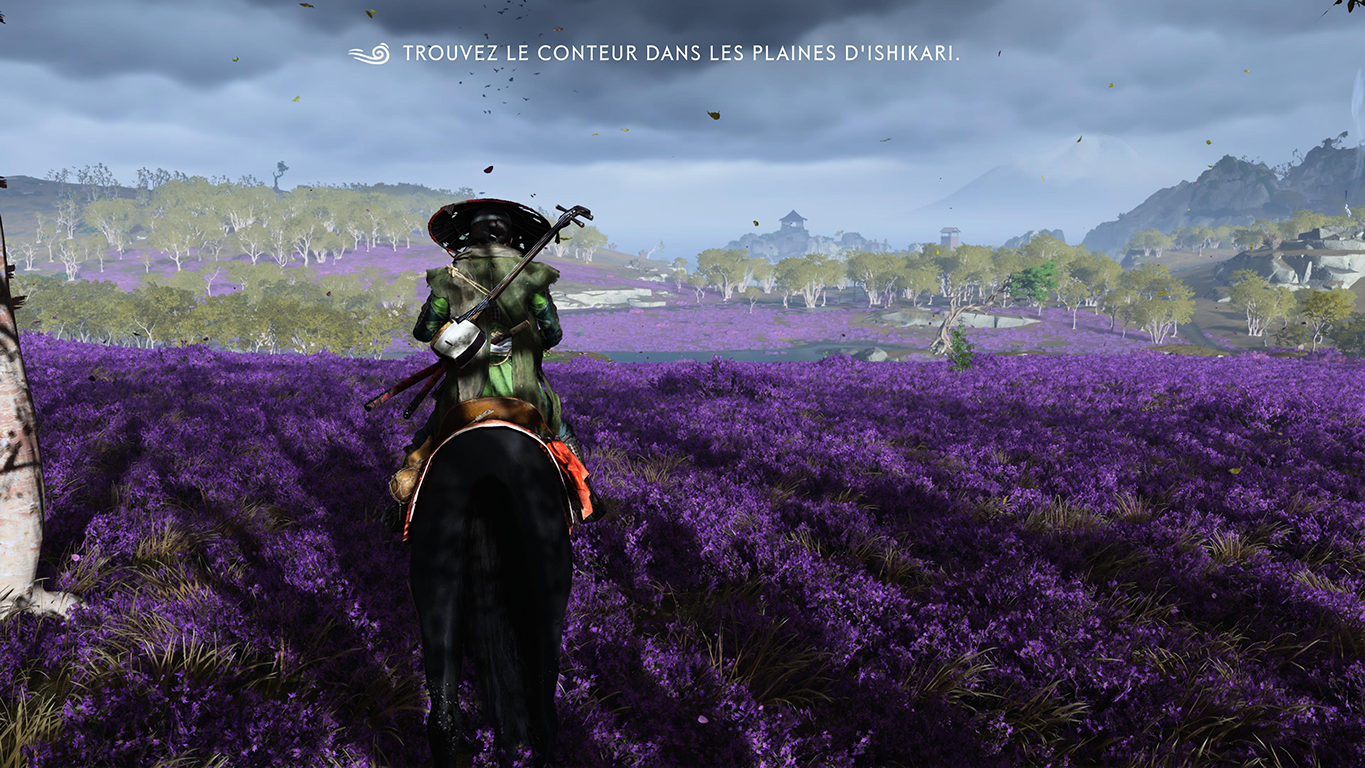Select the "Trouvez le conteur" objective tracker
This screenshot has width=1365, height=768.
[681, 54]
